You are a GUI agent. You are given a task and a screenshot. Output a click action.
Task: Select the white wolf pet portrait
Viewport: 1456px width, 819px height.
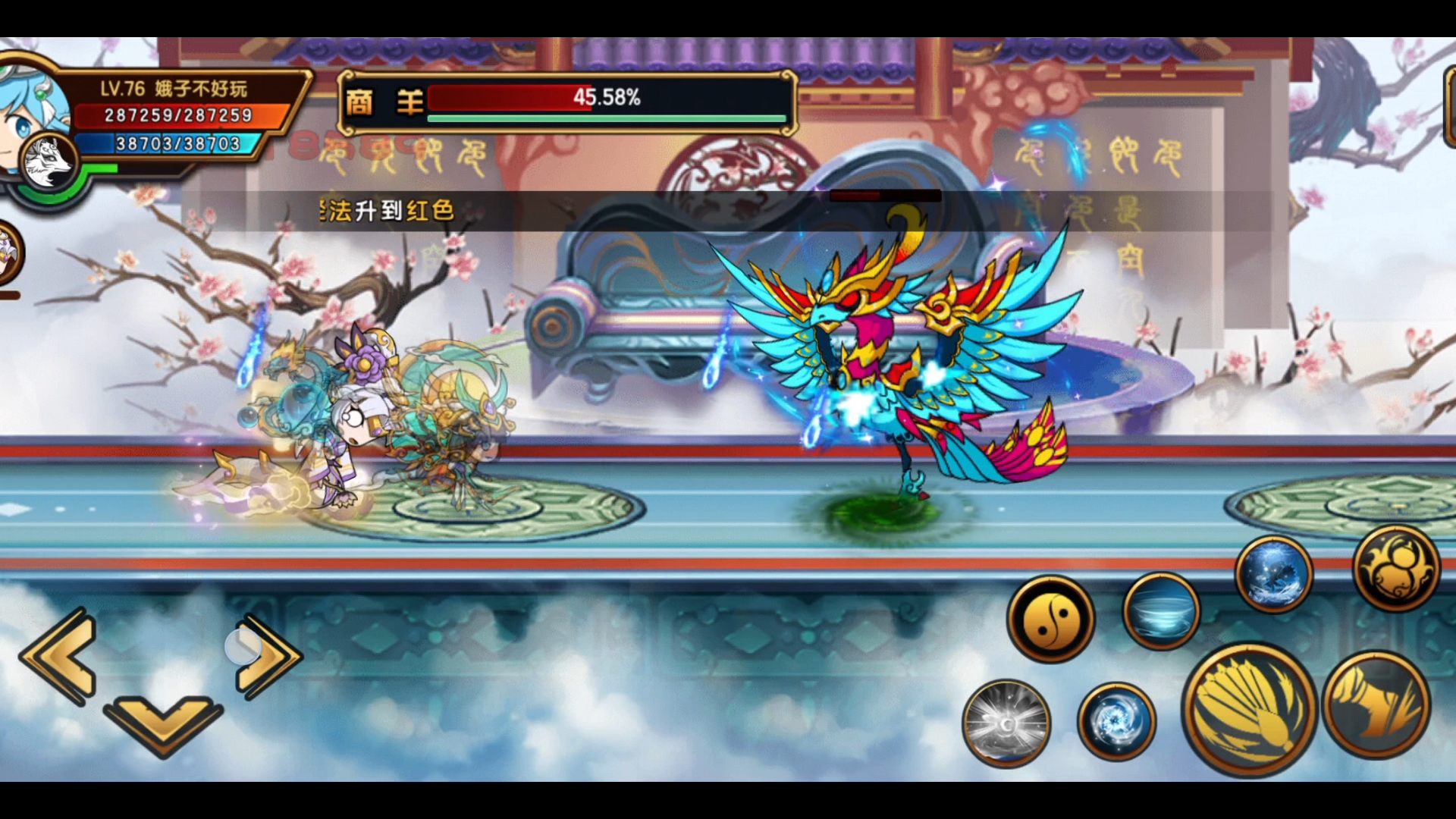coord(48,163)
